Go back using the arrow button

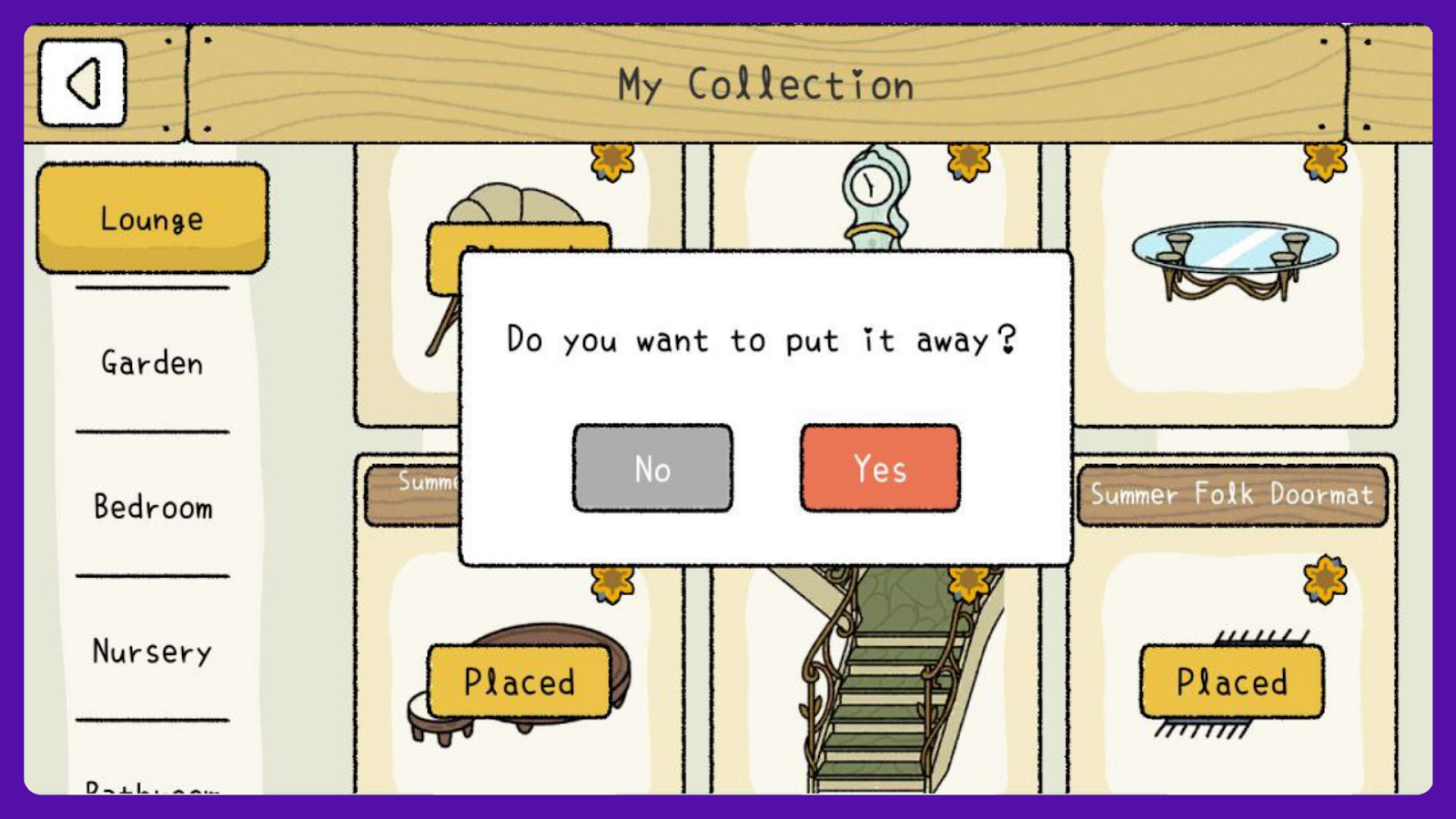click(x=82, y=83)
